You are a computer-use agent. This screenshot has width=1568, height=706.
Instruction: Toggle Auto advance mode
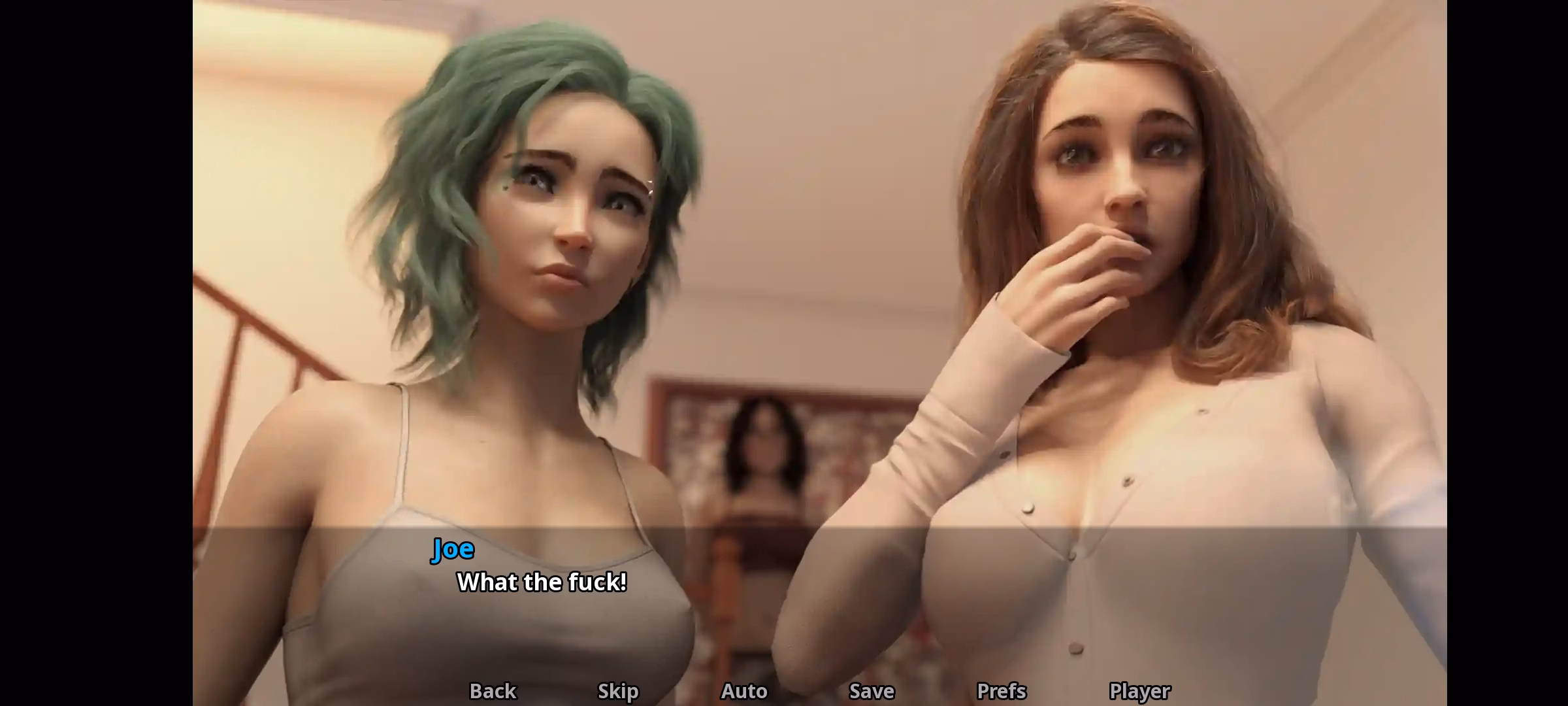744,690
